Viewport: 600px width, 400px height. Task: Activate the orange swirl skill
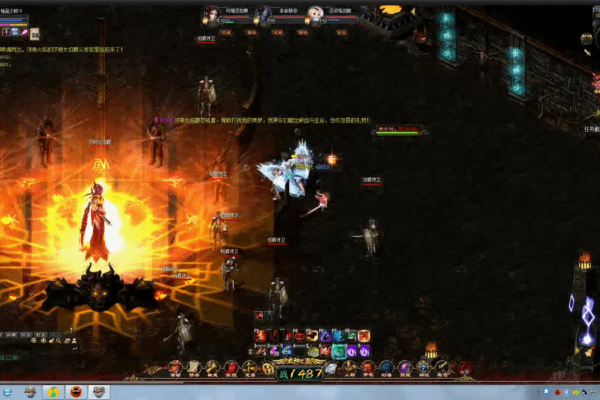312,336
